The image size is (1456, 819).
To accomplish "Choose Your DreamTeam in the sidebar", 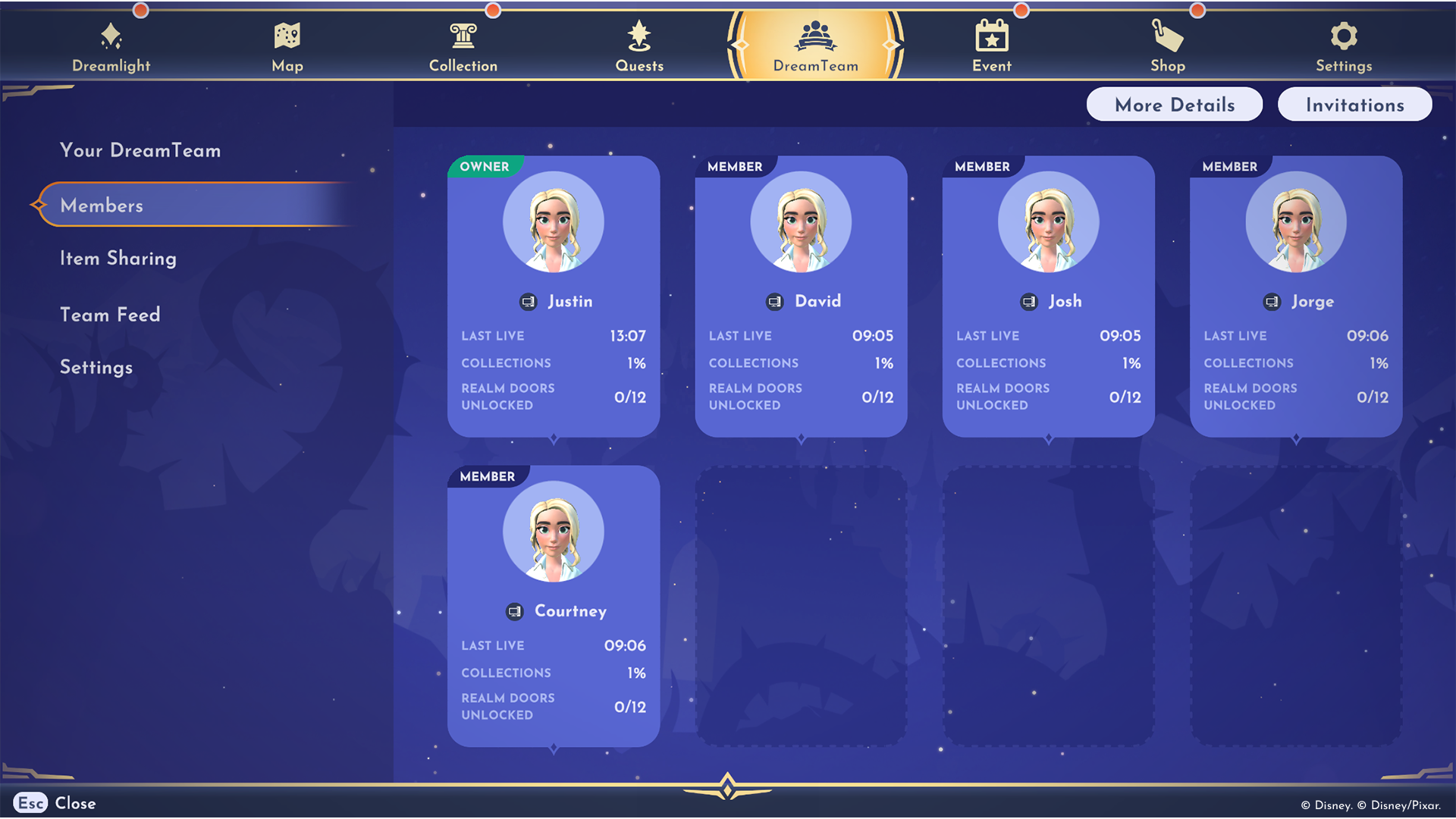I will click(x=140, y=150).
